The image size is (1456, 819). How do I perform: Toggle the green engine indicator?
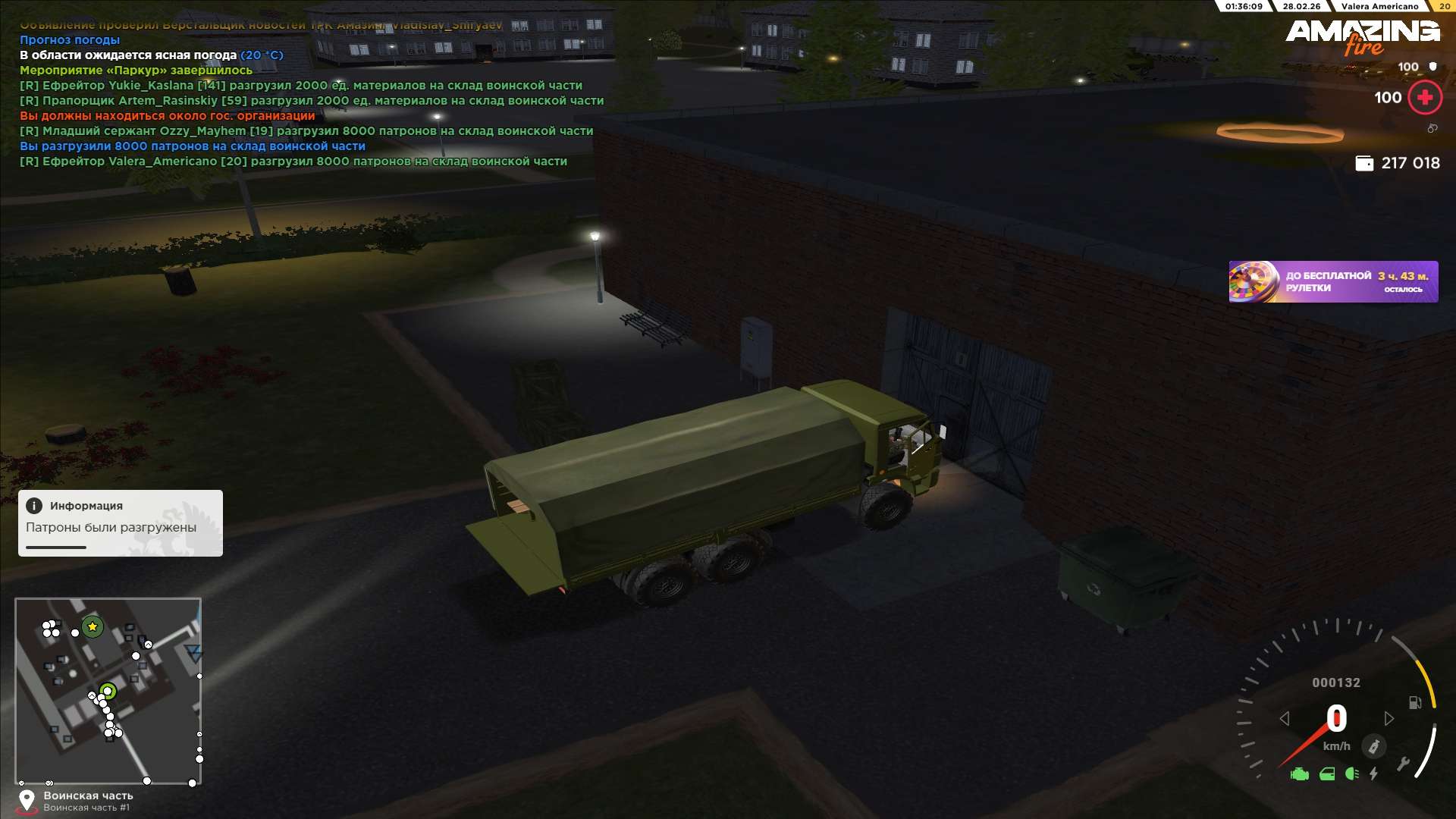coord(1300,774)
